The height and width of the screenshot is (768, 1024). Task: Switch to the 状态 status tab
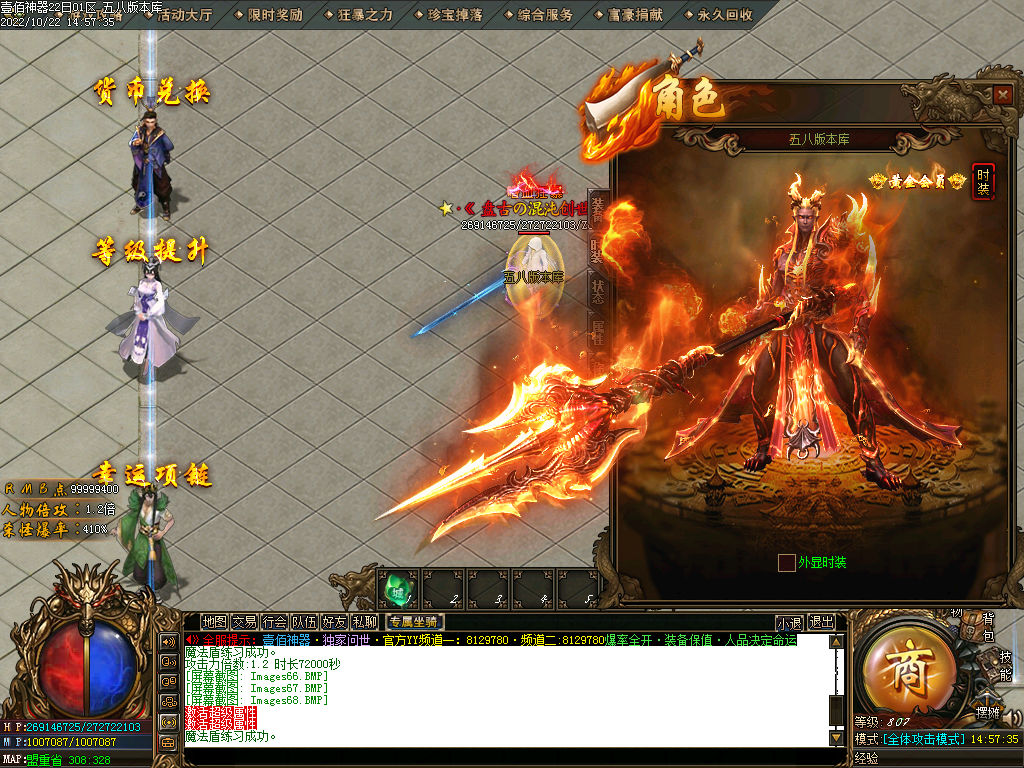(597, 291)
